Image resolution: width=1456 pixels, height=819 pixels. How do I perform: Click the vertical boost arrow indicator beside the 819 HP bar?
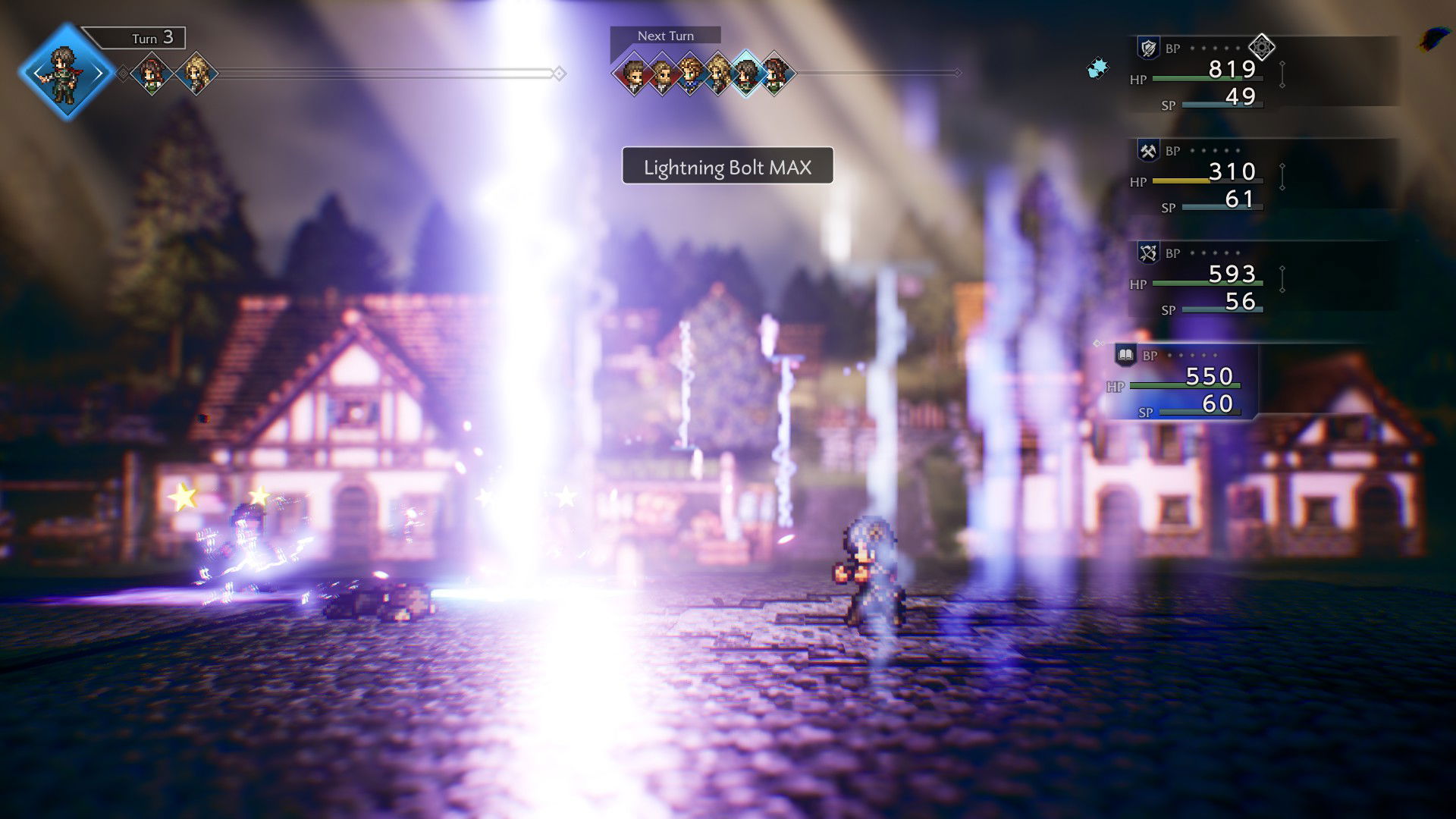click(1283, 73)
